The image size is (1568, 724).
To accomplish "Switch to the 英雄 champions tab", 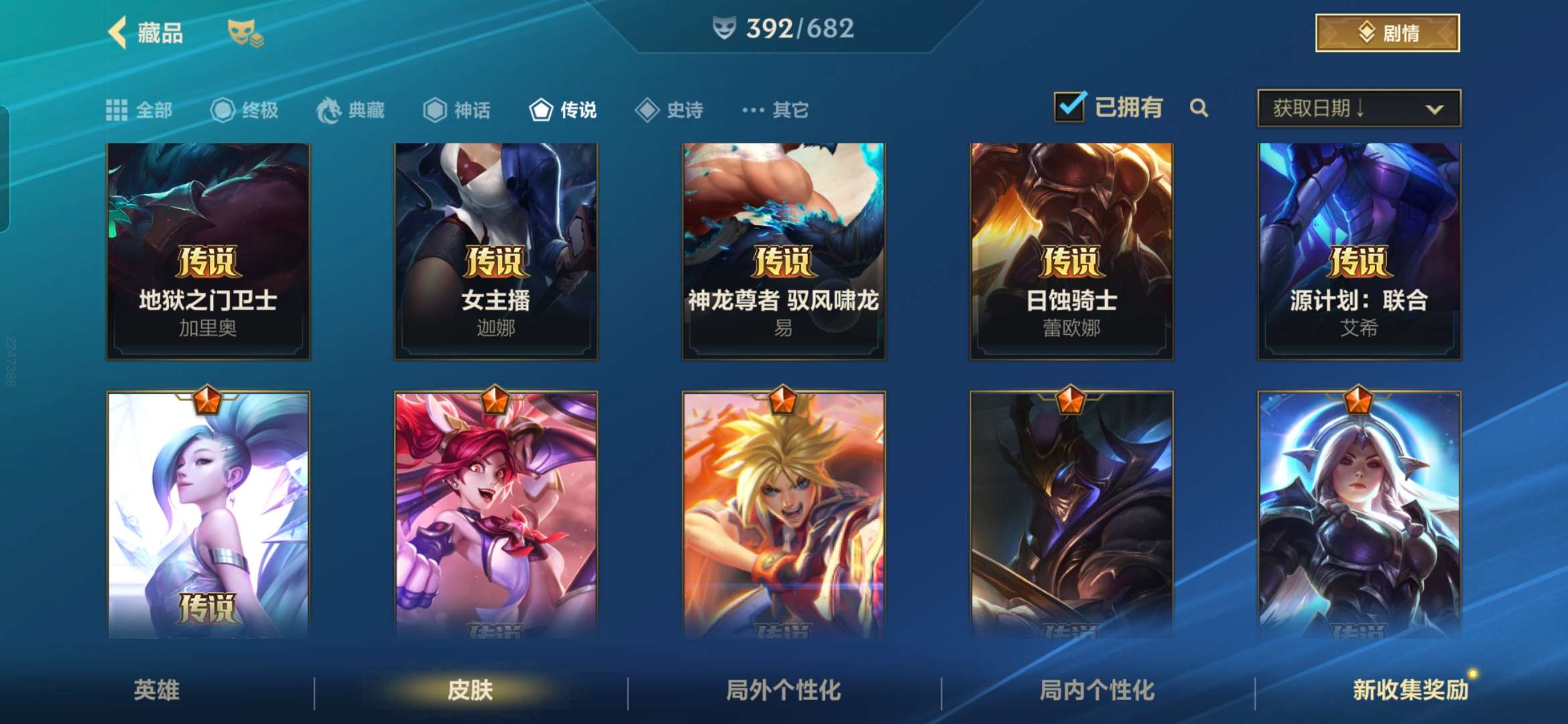I will pyautogui.click(x=157, y=690).
